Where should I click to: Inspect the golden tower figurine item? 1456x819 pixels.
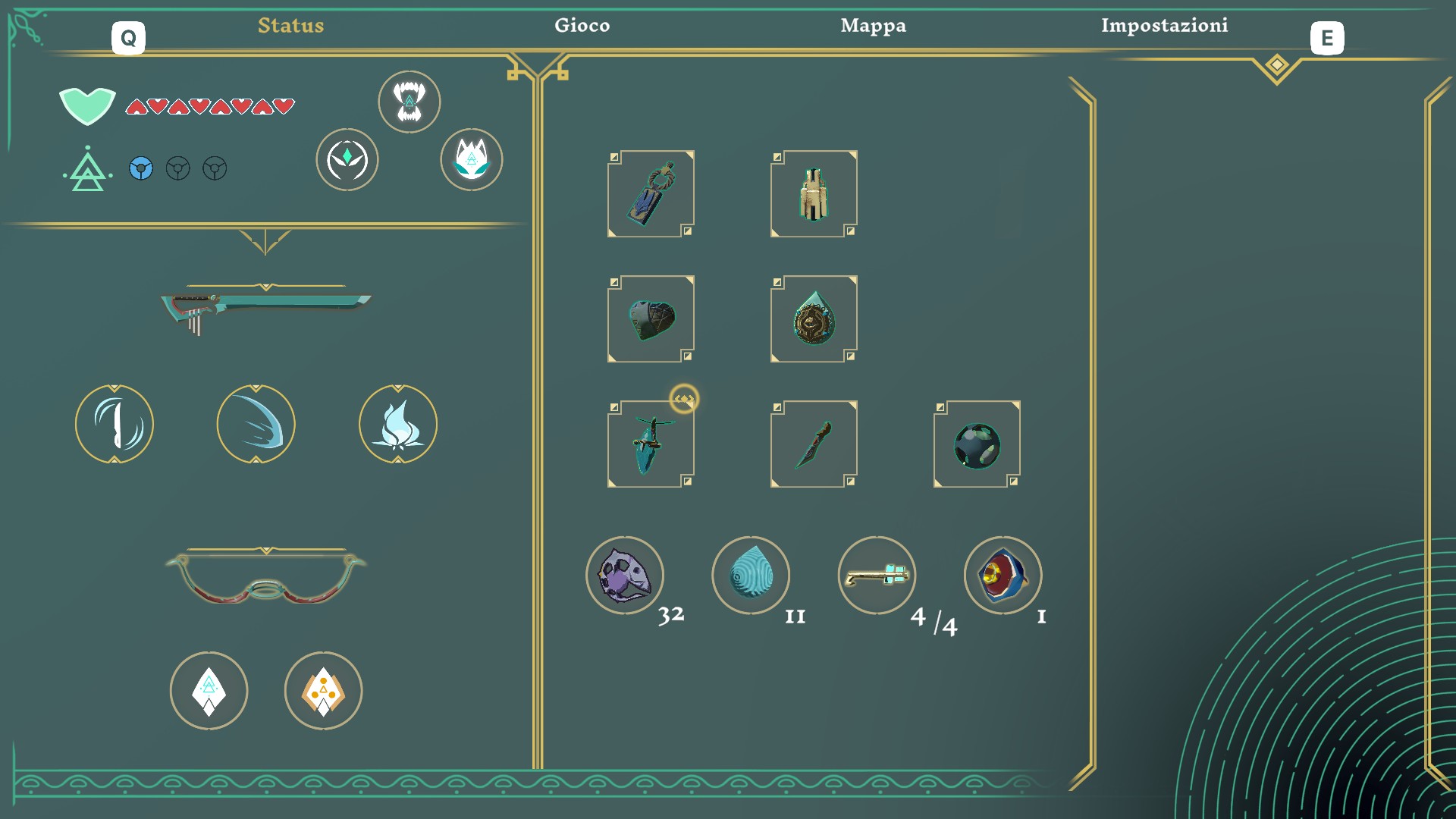(814, 194)
